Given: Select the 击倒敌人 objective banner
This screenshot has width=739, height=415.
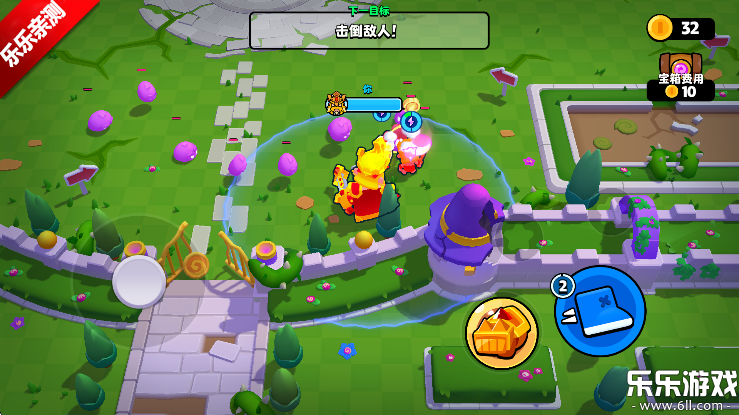Looking at the screenshot, I should (x=369, y=30).
